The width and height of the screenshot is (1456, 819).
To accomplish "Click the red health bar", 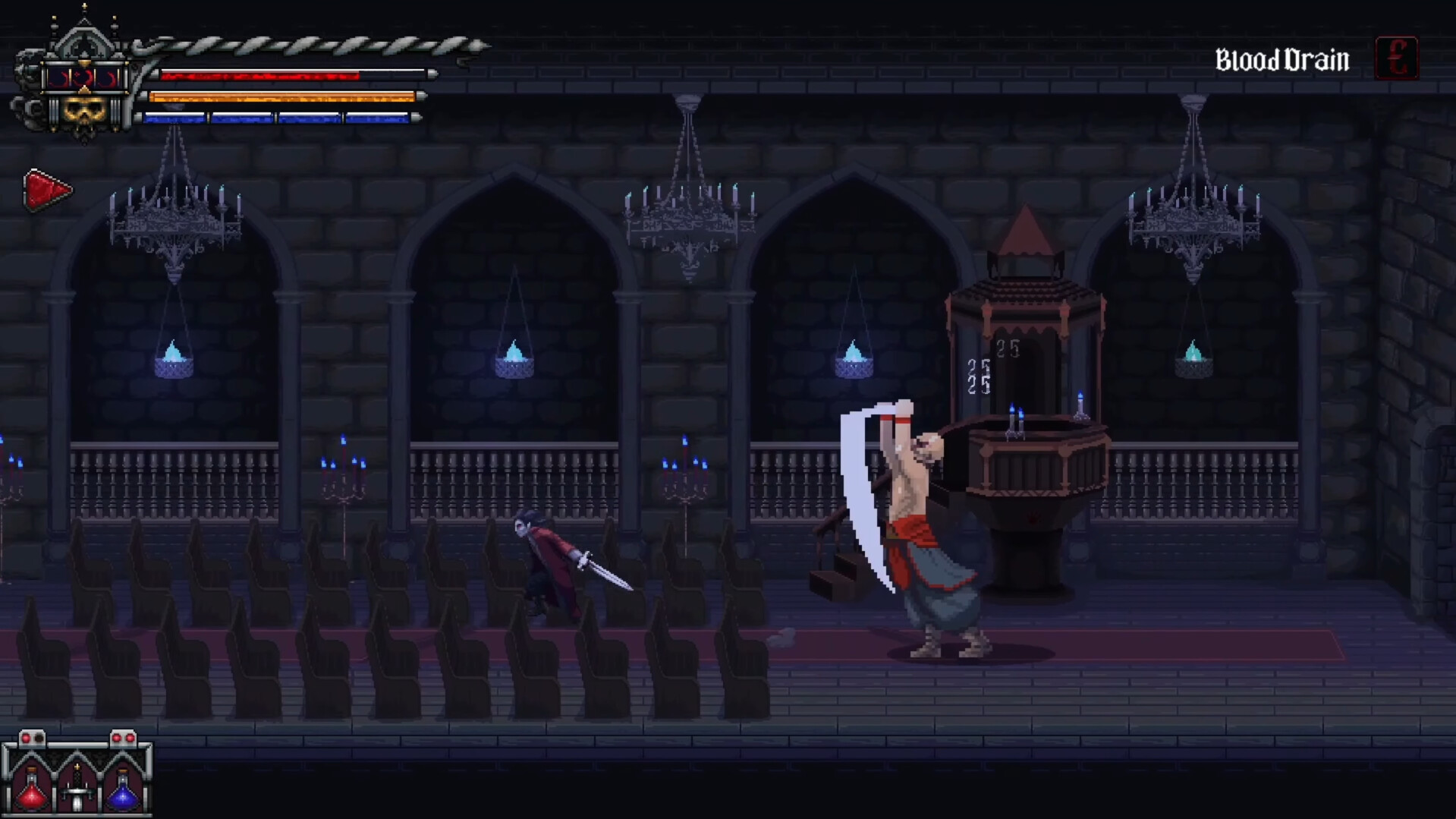I will (x=258, y=75).
